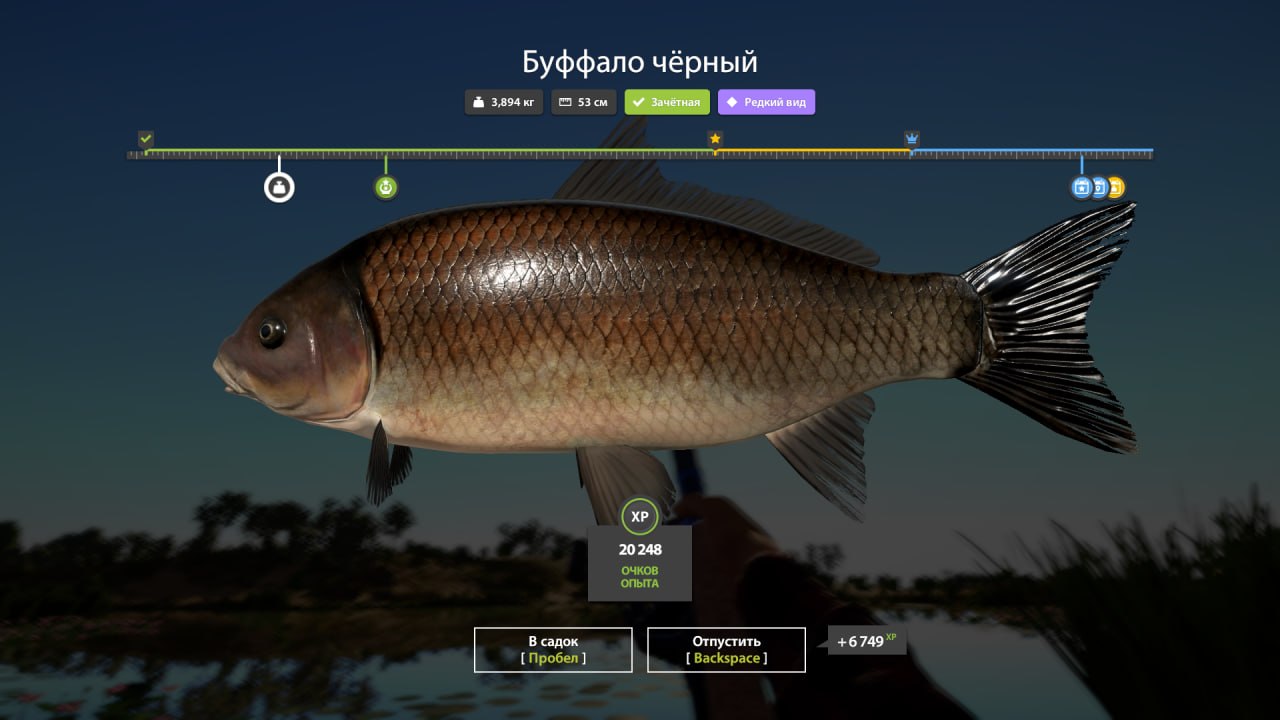Click the crown super-trophy marker on the scale
Viewport: 1280px width, 720px height.
911,139
